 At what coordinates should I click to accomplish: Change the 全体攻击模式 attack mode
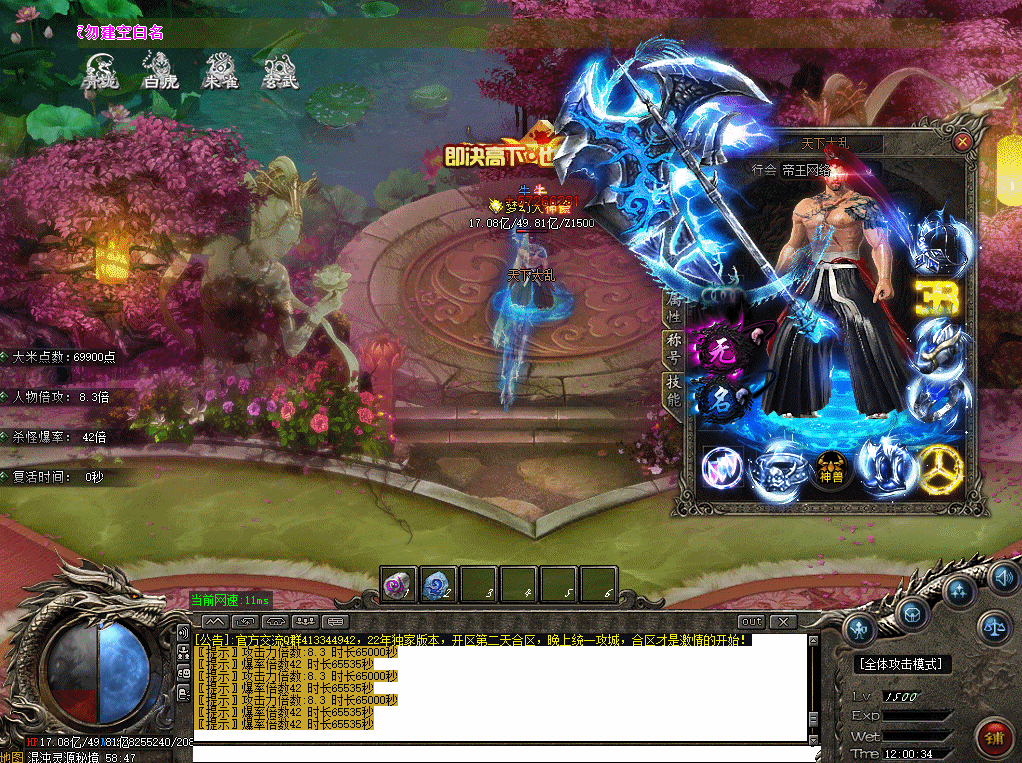click(904, 664)
